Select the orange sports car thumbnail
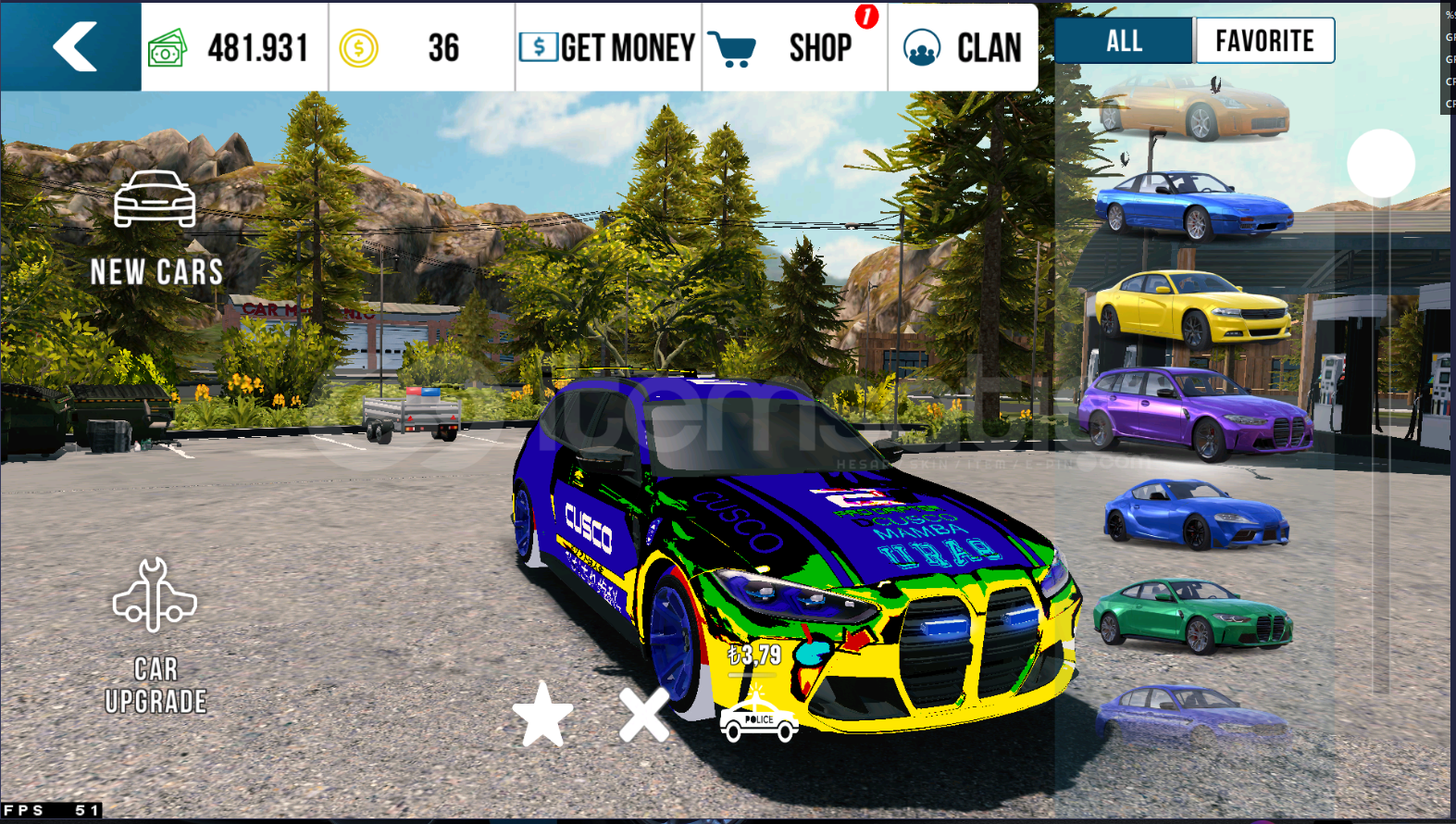The height and width of the screenshot is (824, 1456). coord(1194,108)
